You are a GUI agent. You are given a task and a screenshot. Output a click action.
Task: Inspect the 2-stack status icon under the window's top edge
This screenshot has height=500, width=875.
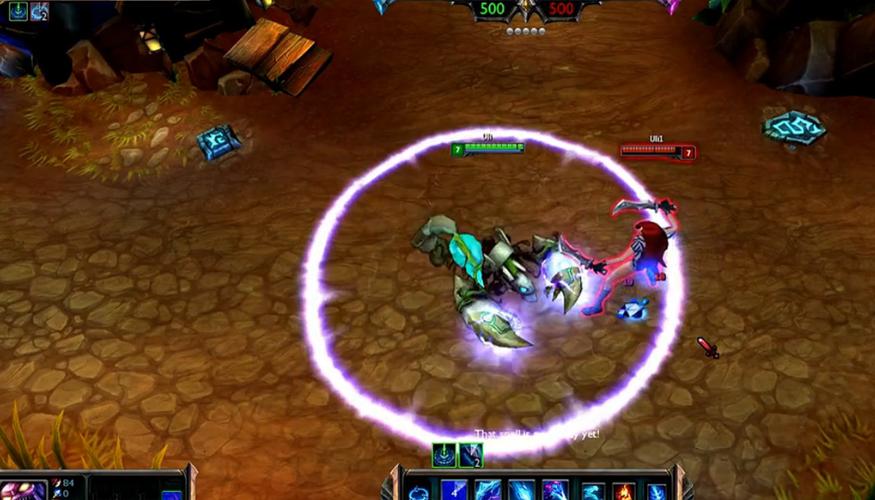[40, 12]
